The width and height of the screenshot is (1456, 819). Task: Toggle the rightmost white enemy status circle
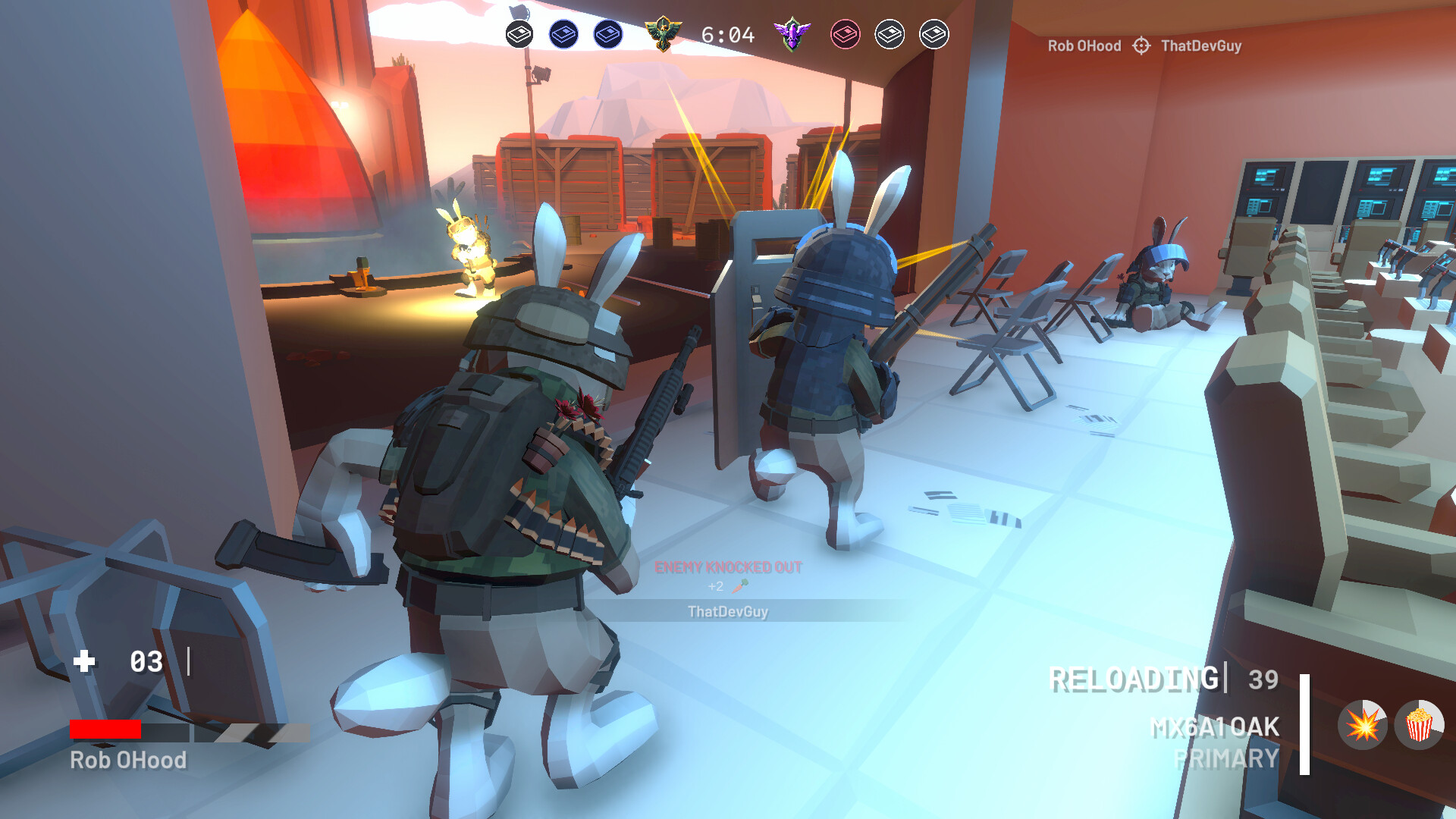[x=935, y=33]
